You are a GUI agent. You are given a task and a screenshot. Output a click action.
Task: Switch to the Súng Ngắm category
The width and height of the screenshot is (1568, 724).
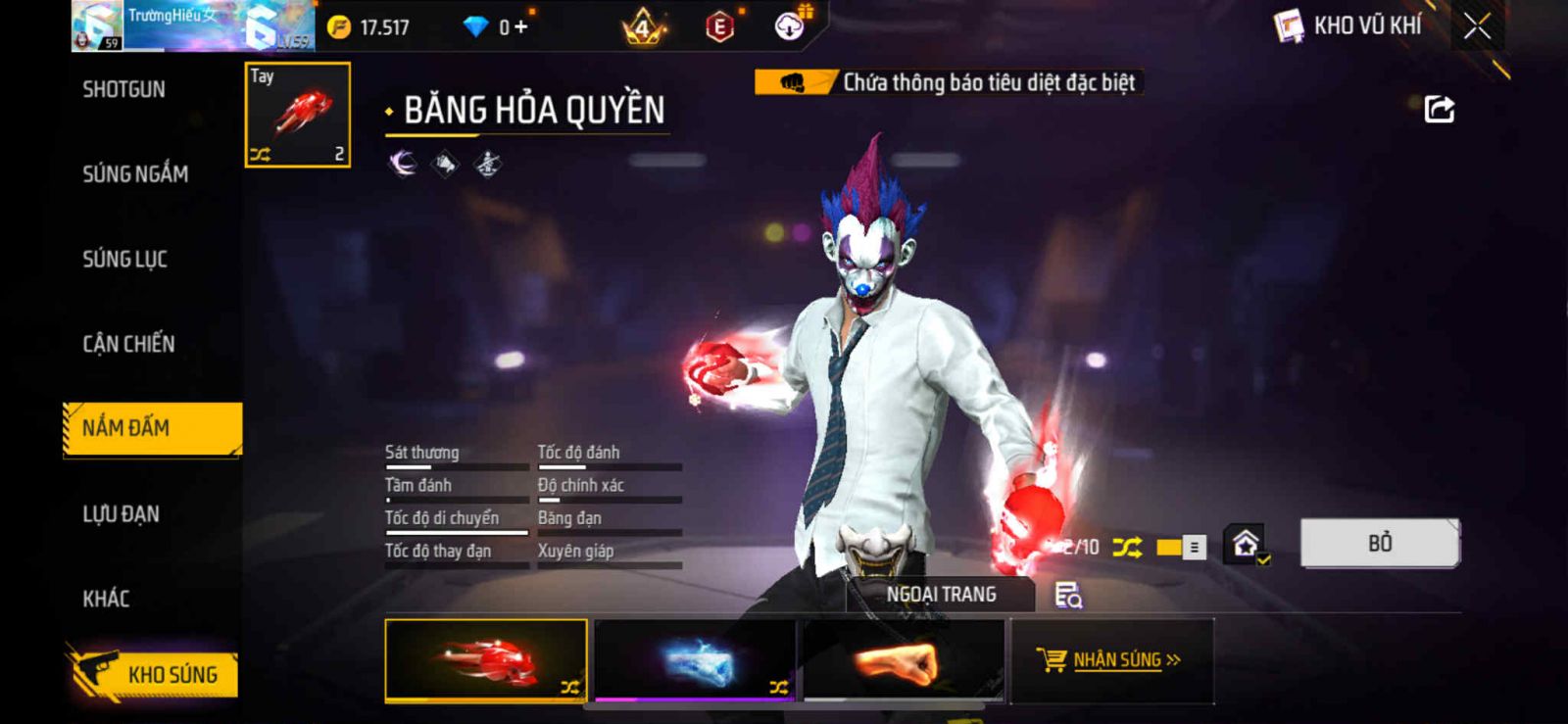click(x=135, y=174)
